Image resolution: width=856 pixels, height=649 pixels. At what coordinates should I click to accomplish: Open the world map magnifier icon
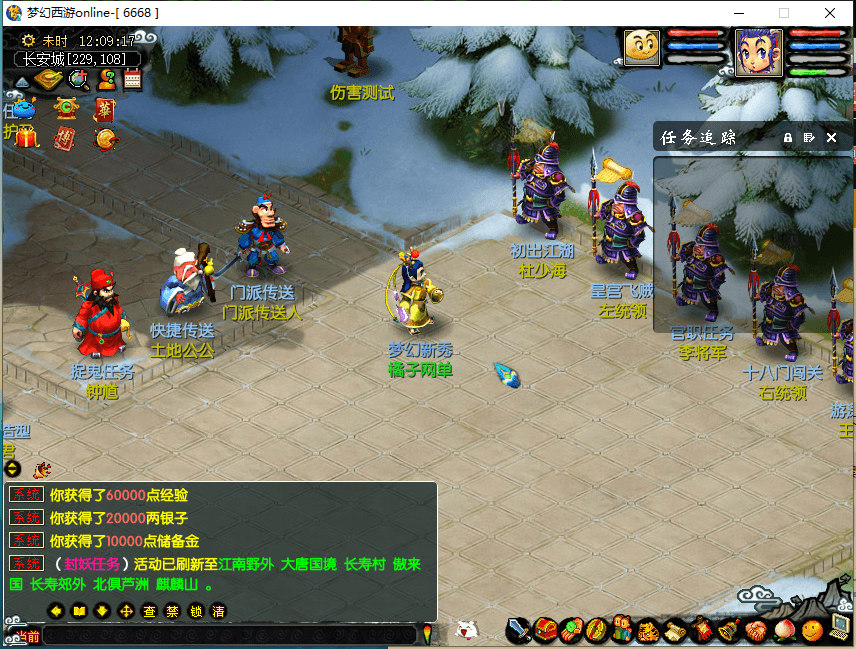coord(78,79)
